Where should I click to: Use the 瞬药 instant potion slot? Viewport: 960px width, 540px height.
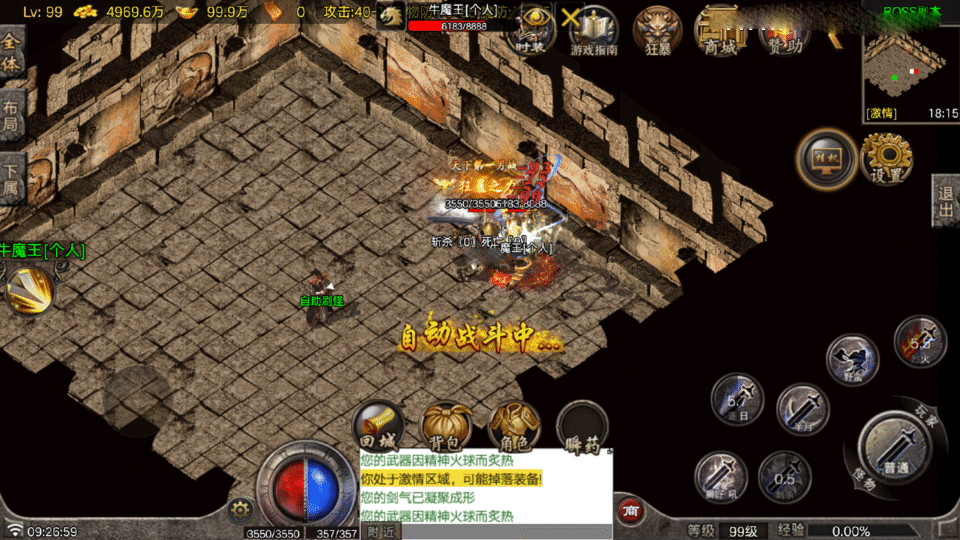(583, 427)
